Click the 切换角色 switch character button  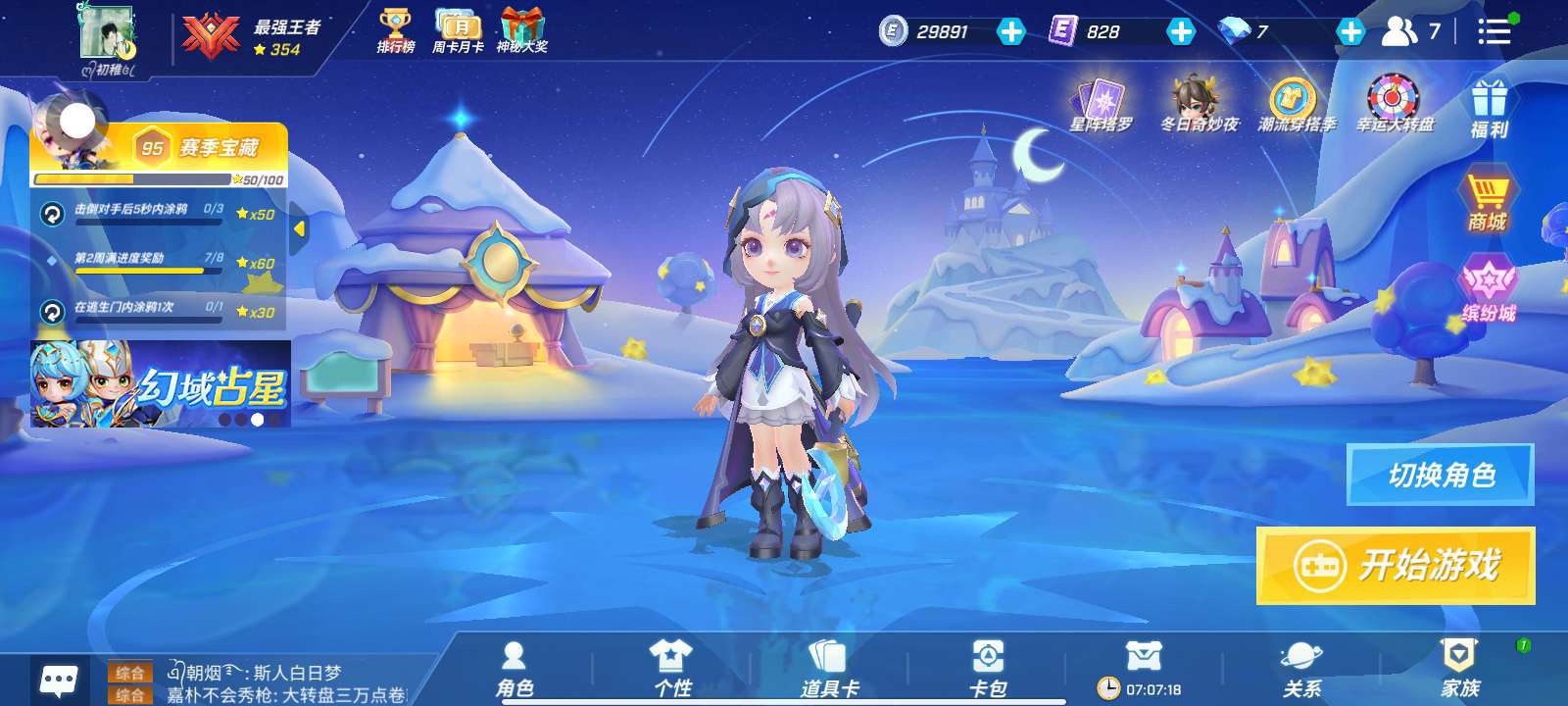(x=1440, y=476)
